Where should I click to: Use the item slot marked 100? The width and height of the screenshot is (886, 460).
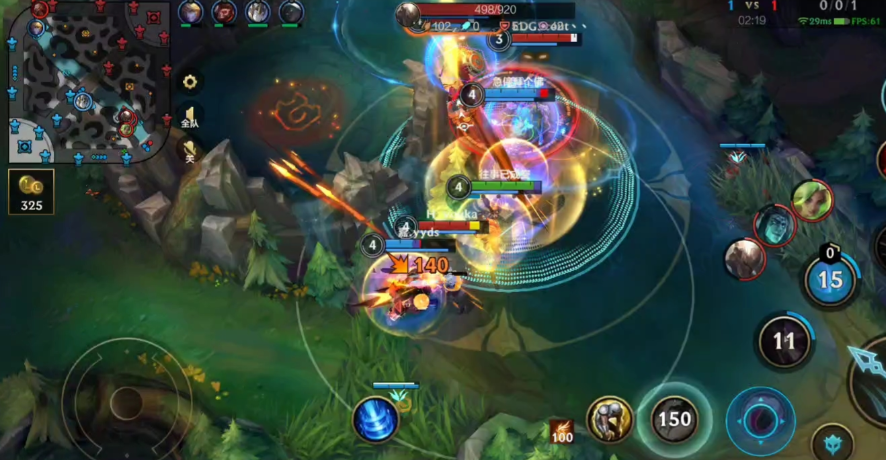tap(561, 431)
